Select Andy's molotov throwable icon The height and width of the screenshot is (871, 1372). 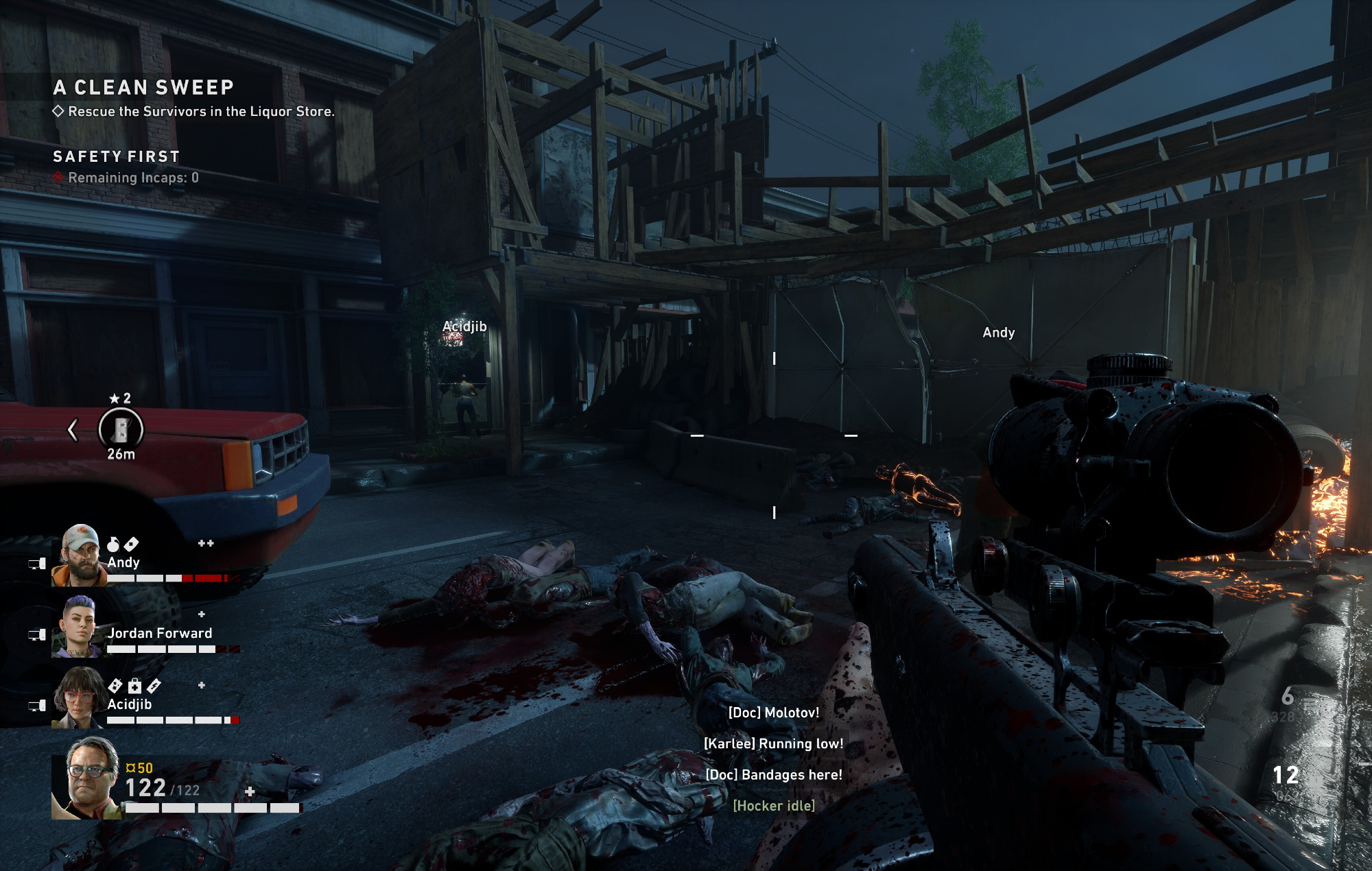point(113,545)
